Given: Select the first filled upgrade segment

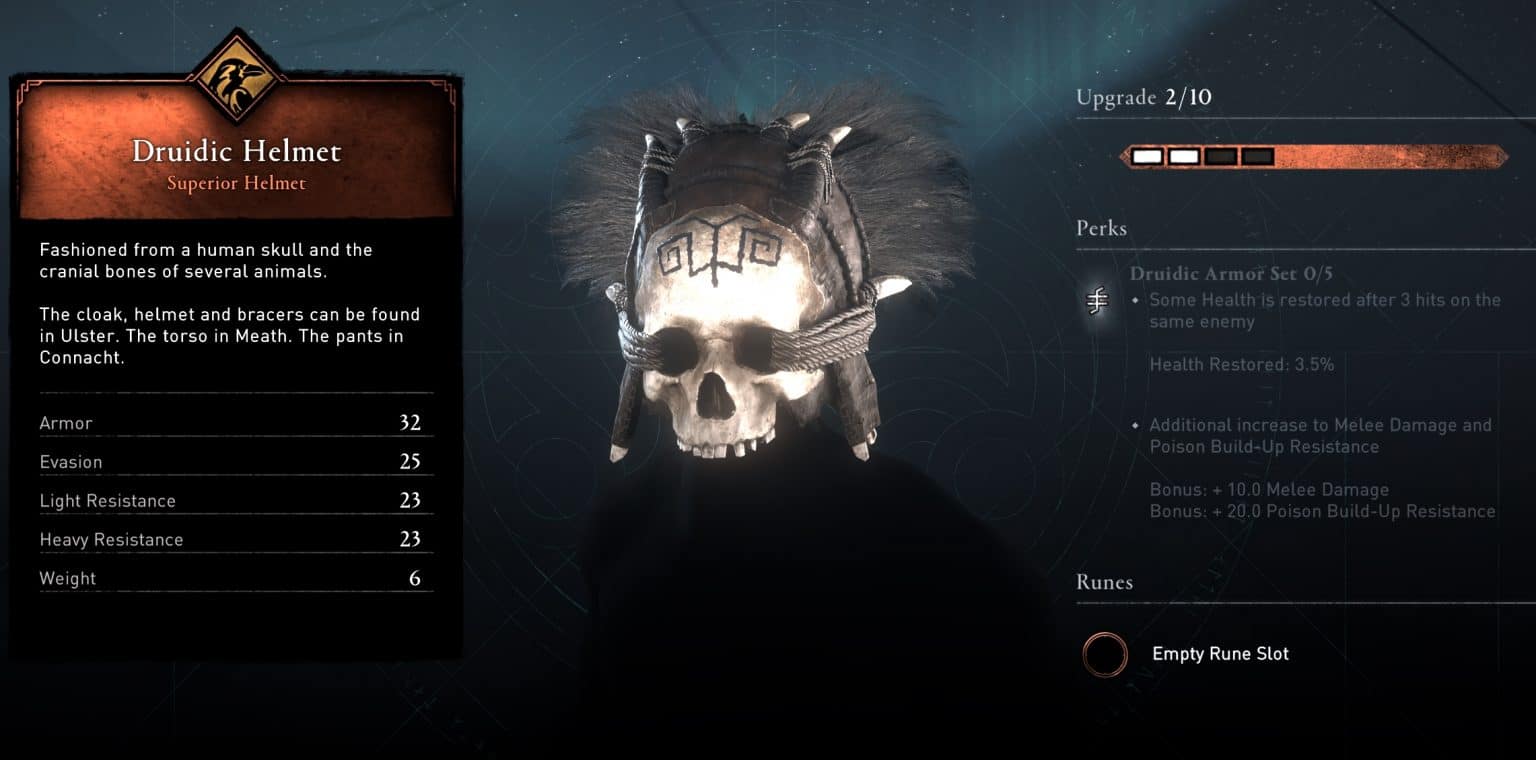Looking at the screenshot, I should click(x=1146, y=156).
